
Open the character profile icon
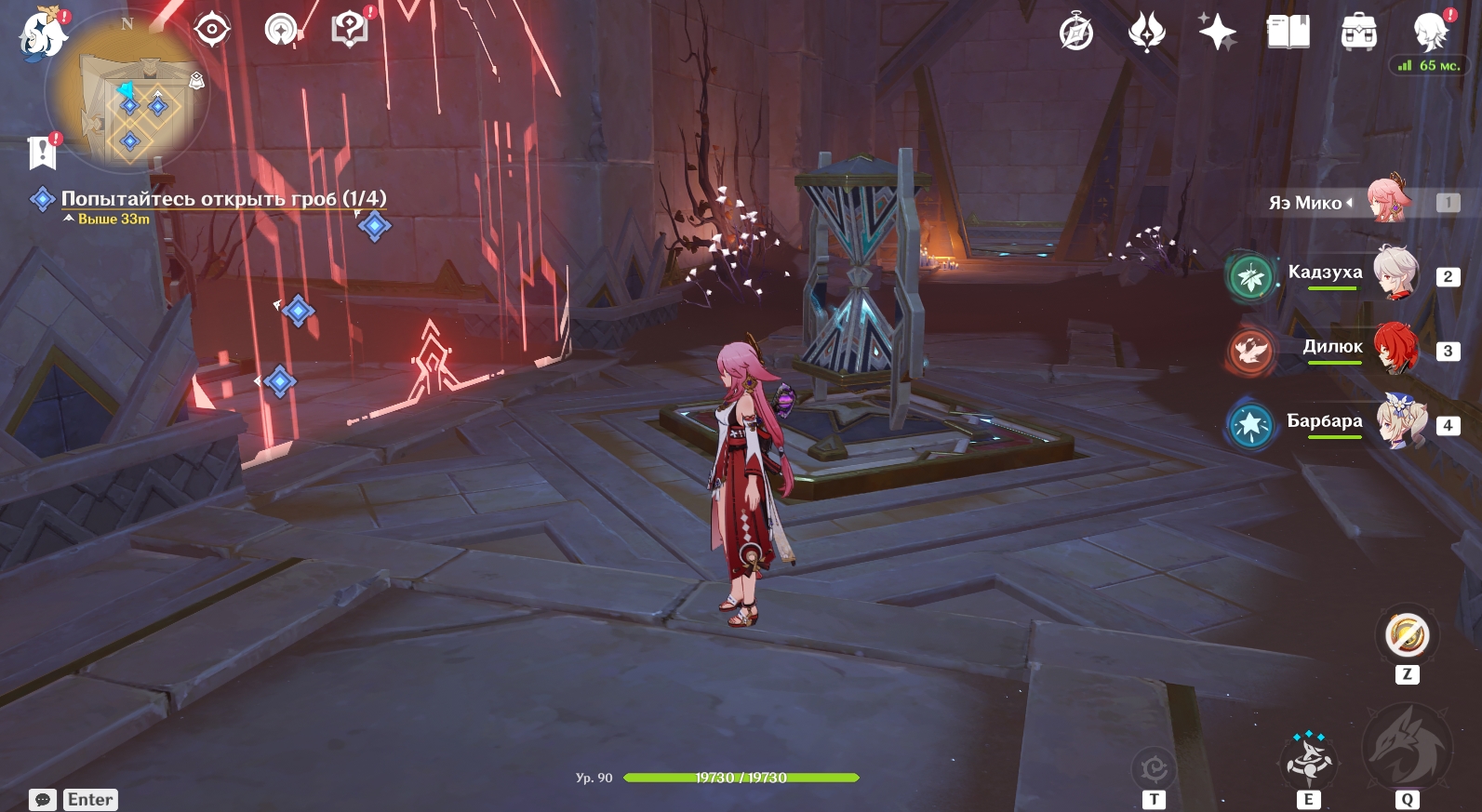coord(1429,32)
